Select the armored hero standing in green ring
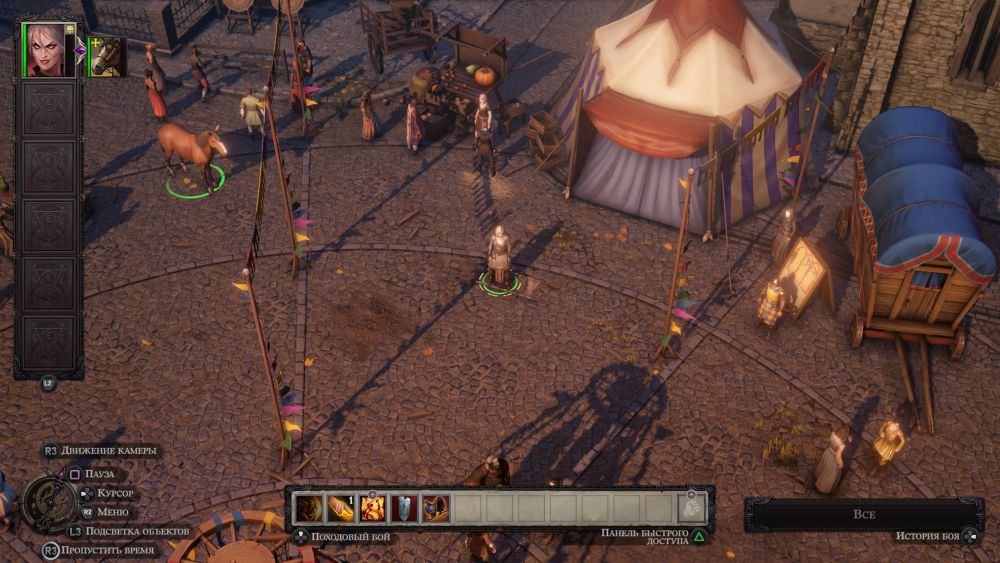This screenshot has width=1000, height=563. tap(498, 259)
